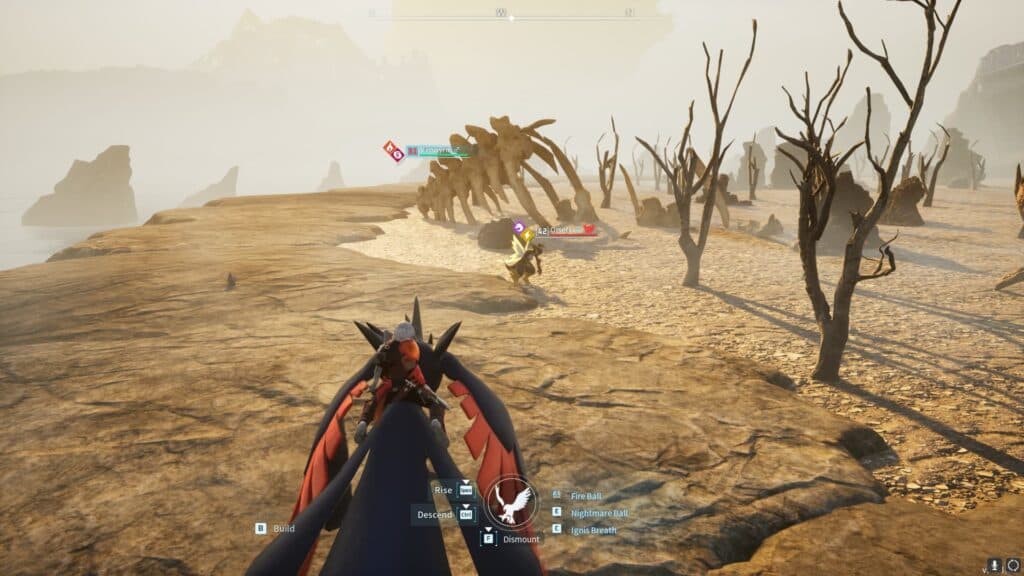This screenshot has height=576, width=1024.
Task: Click the mount bird emblem icon
Action: click(511, 501)
